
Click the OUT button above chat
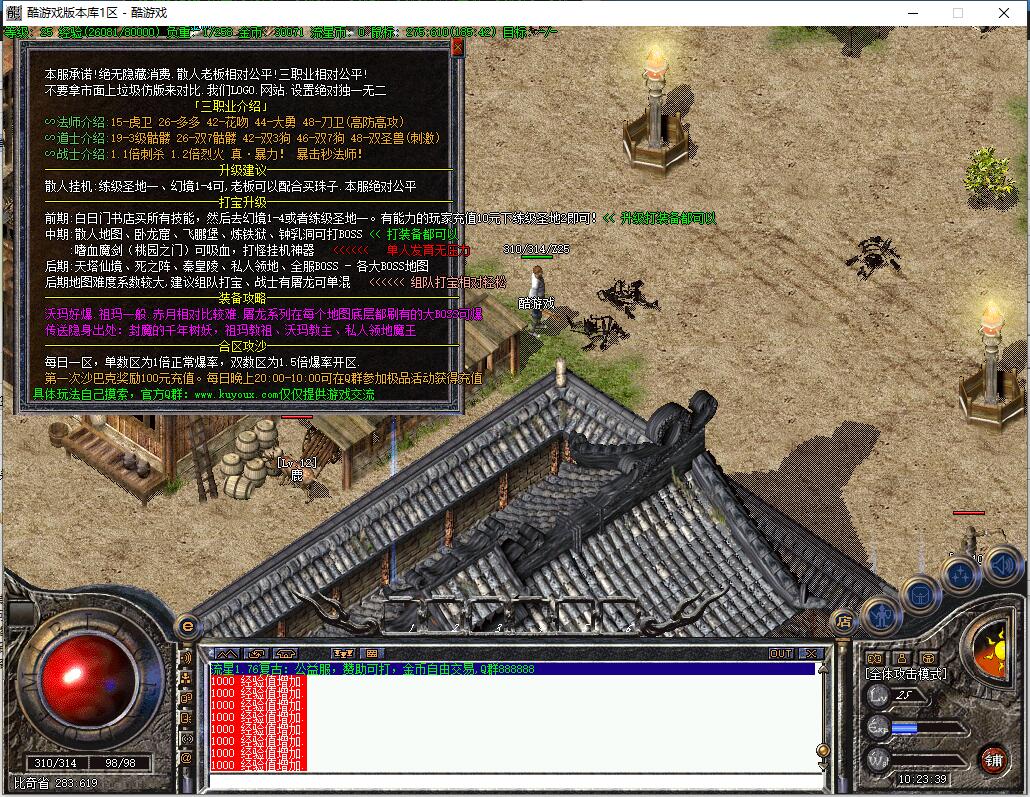tap(781, 654)
